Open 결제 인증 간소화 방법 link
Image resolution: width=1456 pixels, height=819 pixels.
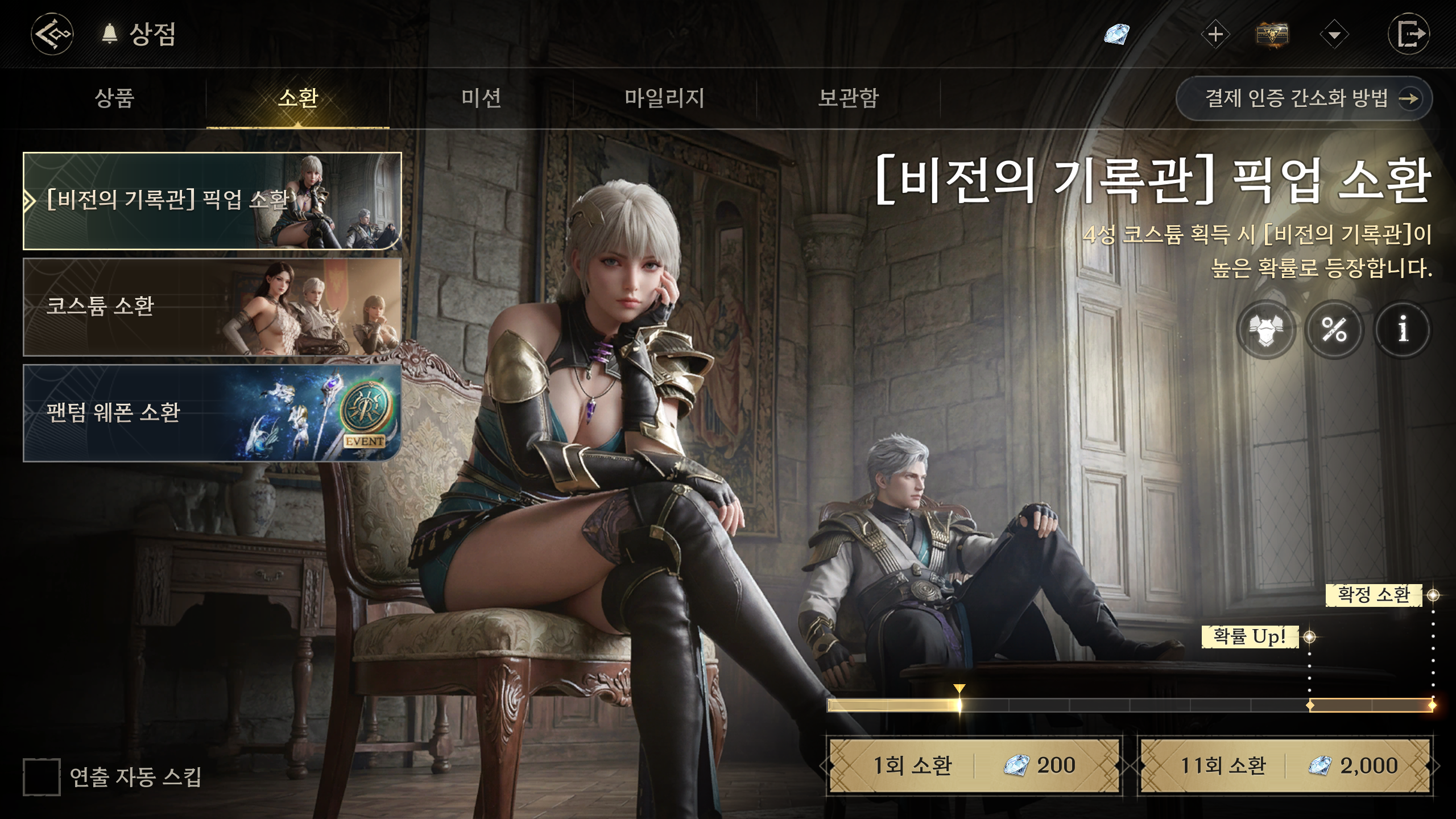click(1304, 98)
